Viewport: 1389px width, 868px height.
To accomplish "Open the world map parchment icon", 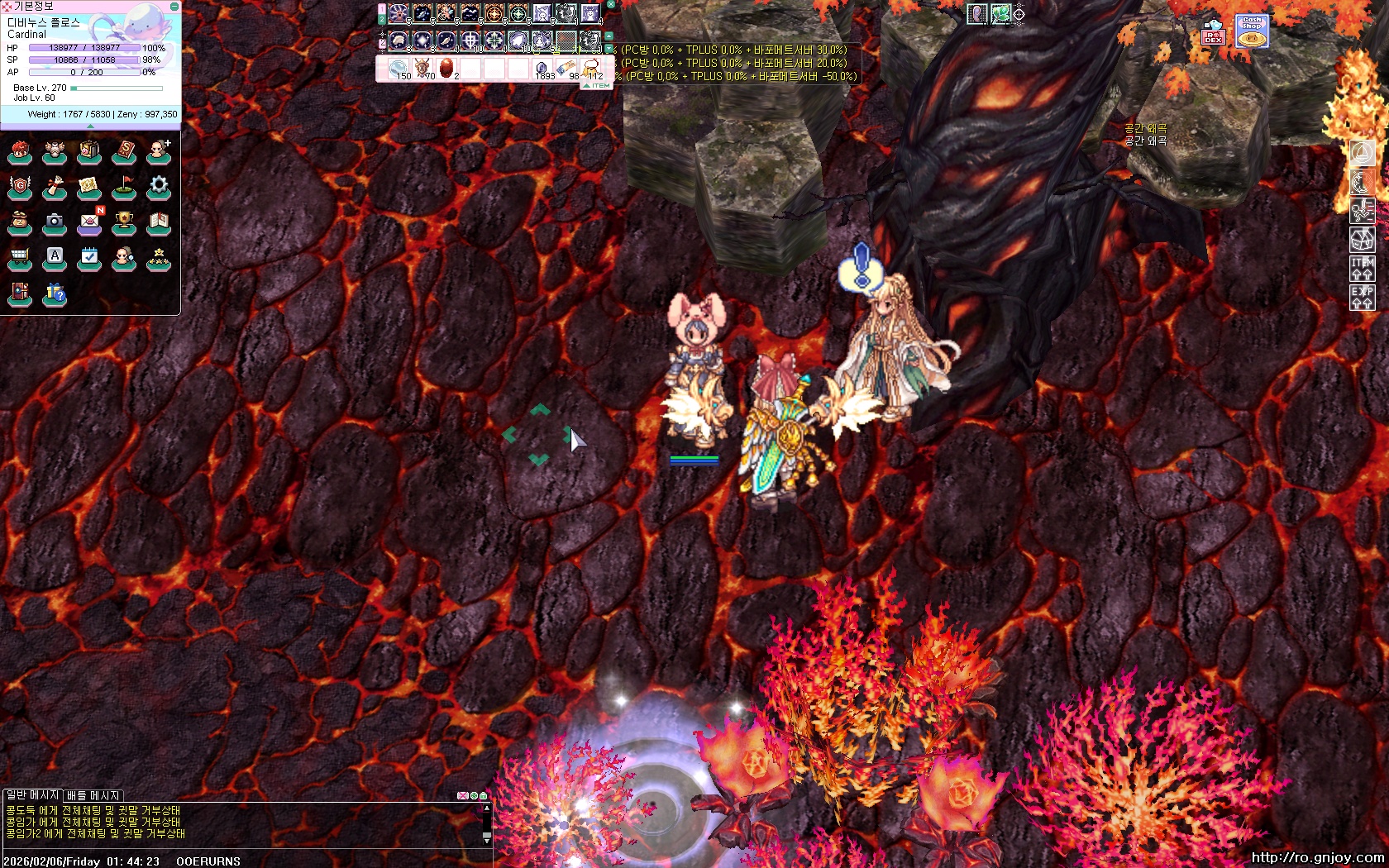I will (88, 187).
